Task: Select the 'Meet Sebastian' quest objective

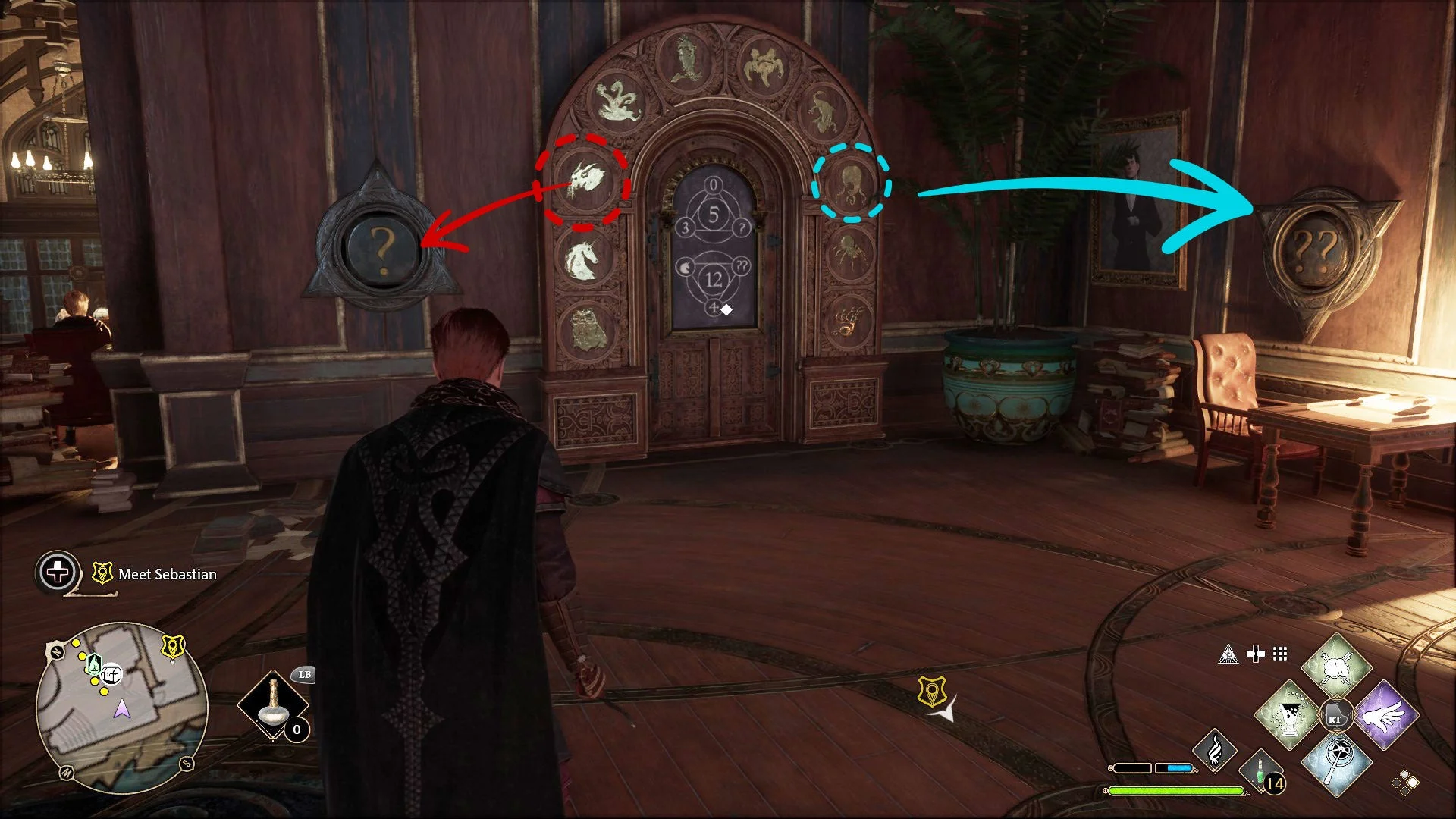Action: click(x=165, y=574)
